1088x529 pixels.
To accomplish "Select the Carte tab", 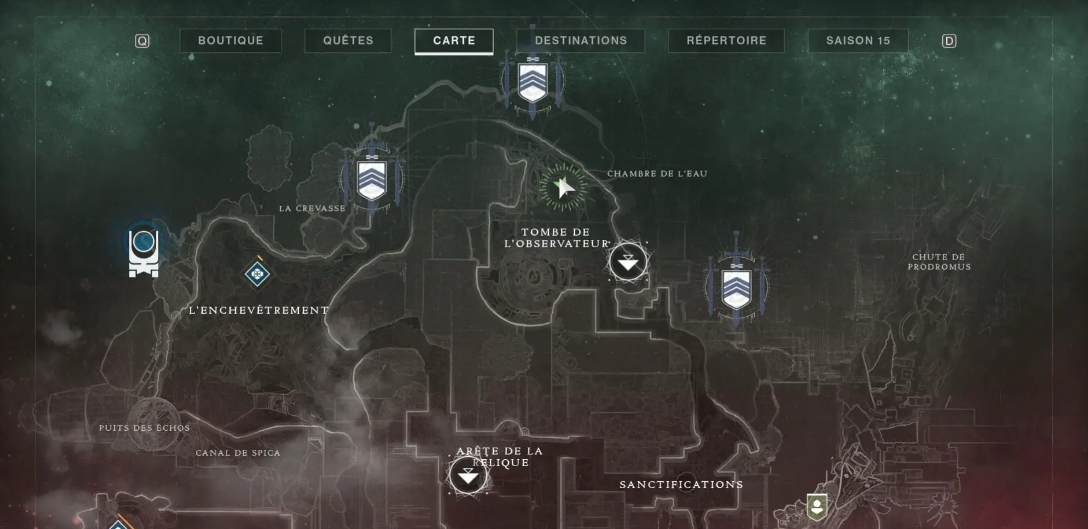I will click(454, 41).
